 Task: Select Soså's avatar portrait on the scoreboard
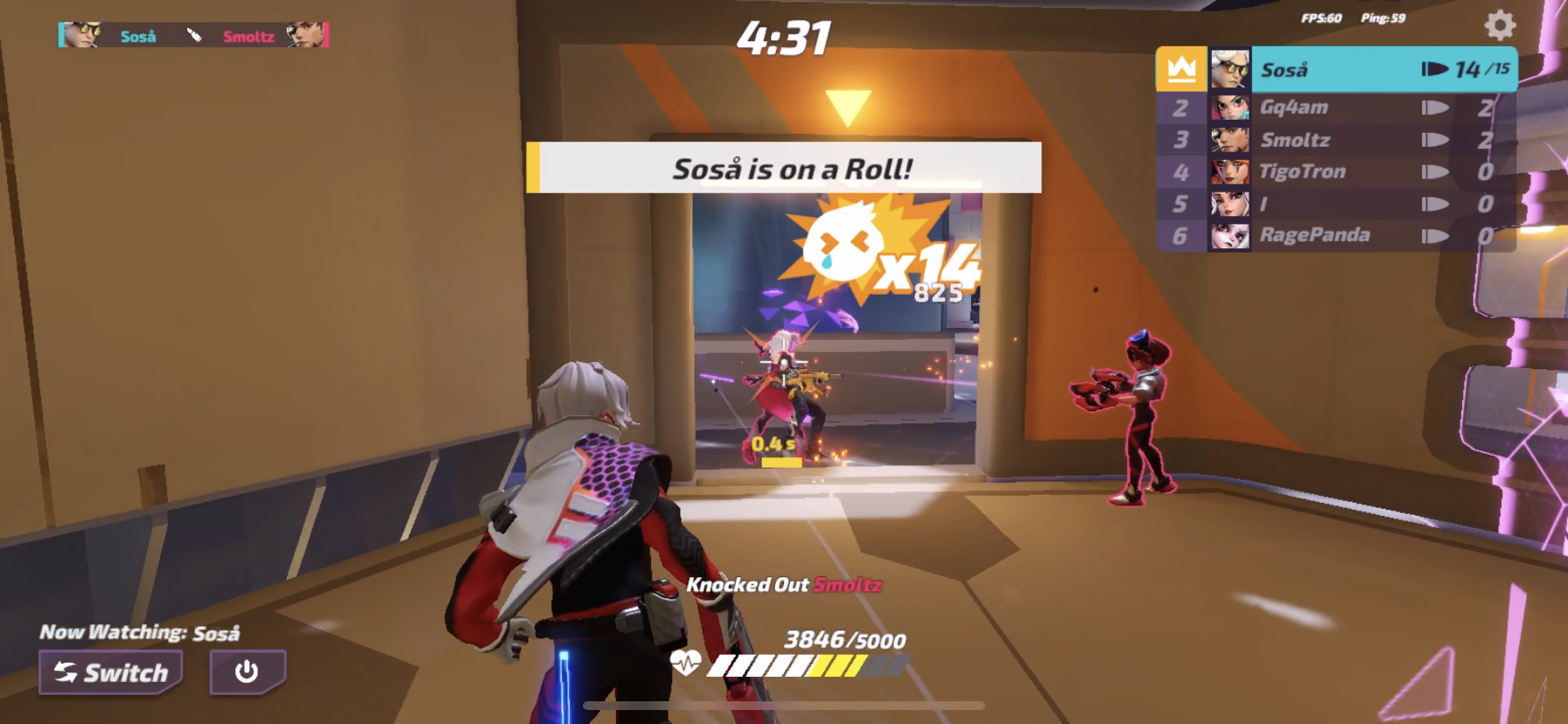click(x=1230, y=68)
